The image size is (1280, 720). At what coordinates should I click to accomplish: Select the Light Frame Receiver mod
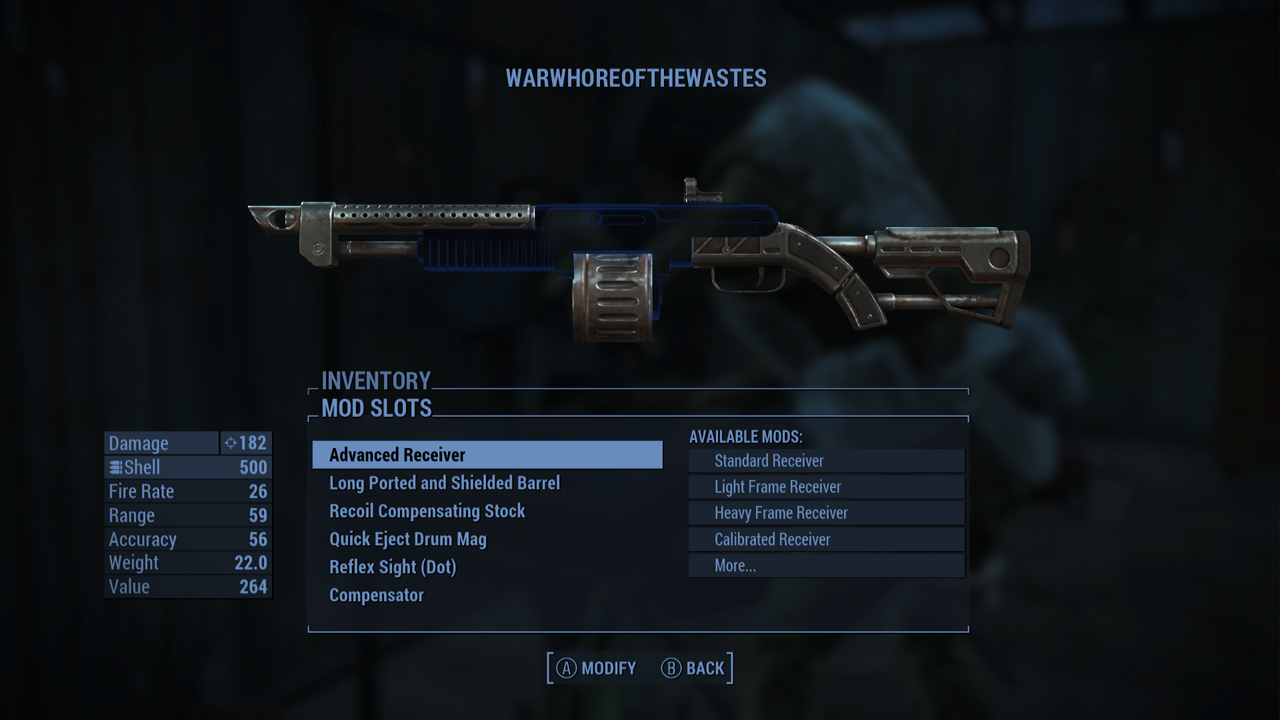pyautogui.click(x=826, y=487)
